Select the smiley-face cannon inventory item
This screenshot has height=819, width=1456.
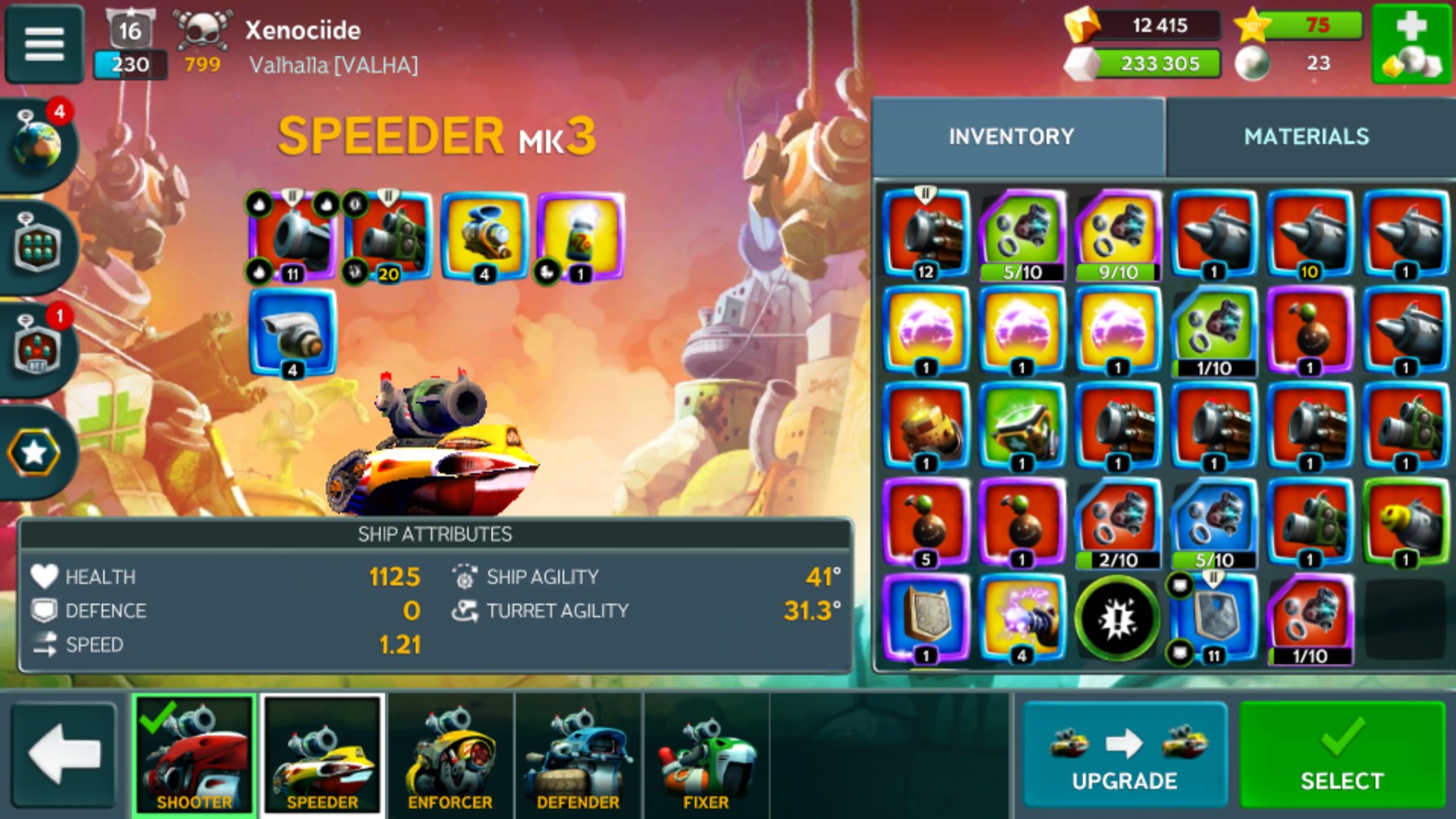[1405, 522]
